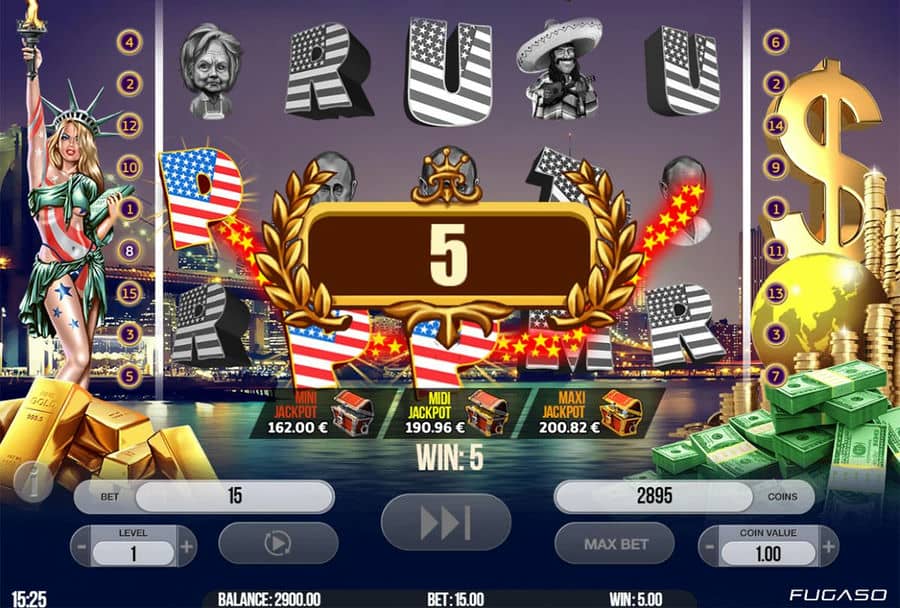Image resolution: width=900 pixels, height=608 pixels.
Task: Spin the reels with the fast-forward button
Action: (446, 522)
